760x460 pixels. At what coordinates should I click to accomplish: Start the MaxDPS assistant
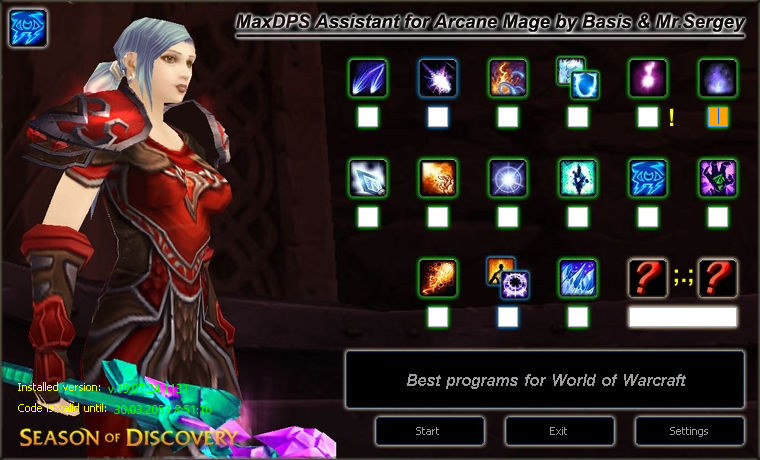pyautogui.click(x=428, y=431)
